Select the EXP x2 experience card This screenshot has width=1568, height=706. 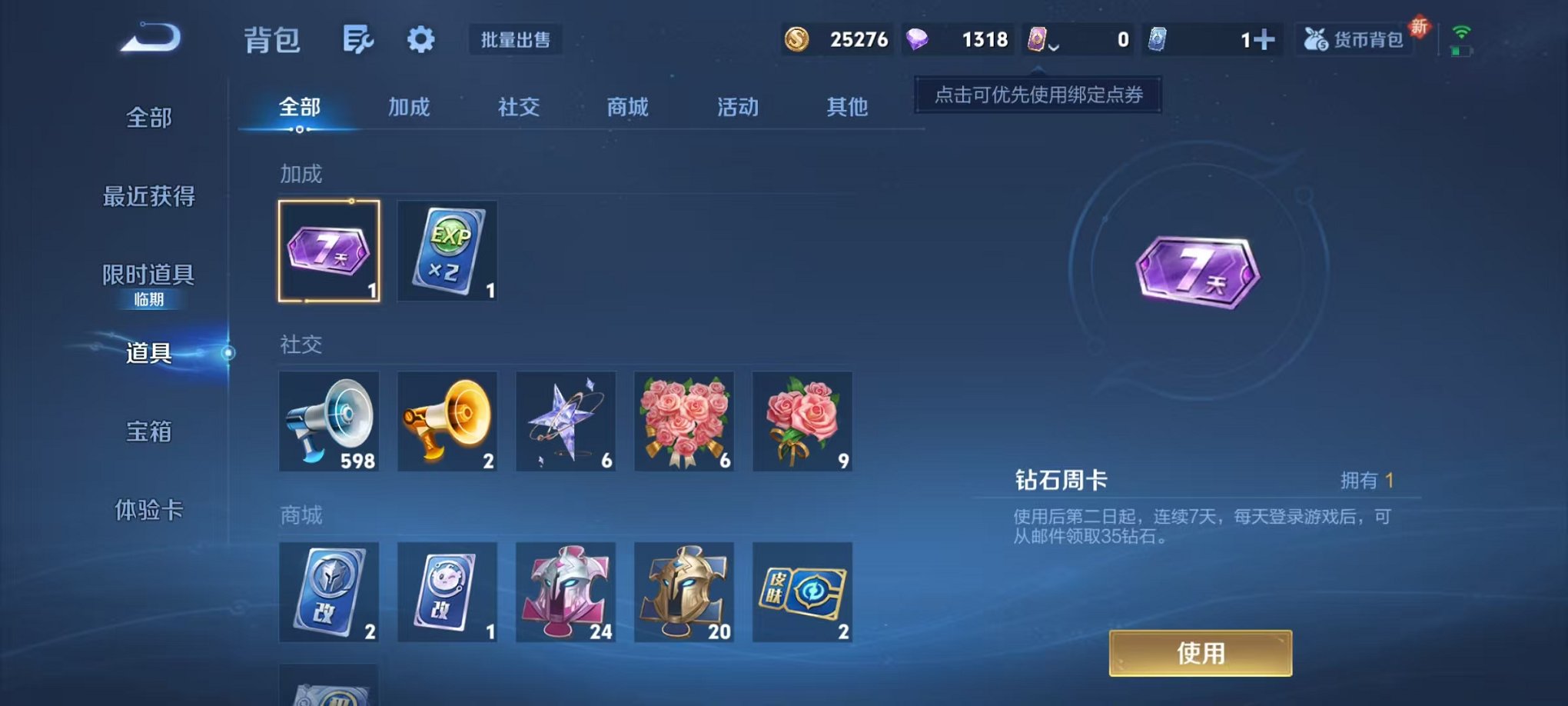(447, 251)
